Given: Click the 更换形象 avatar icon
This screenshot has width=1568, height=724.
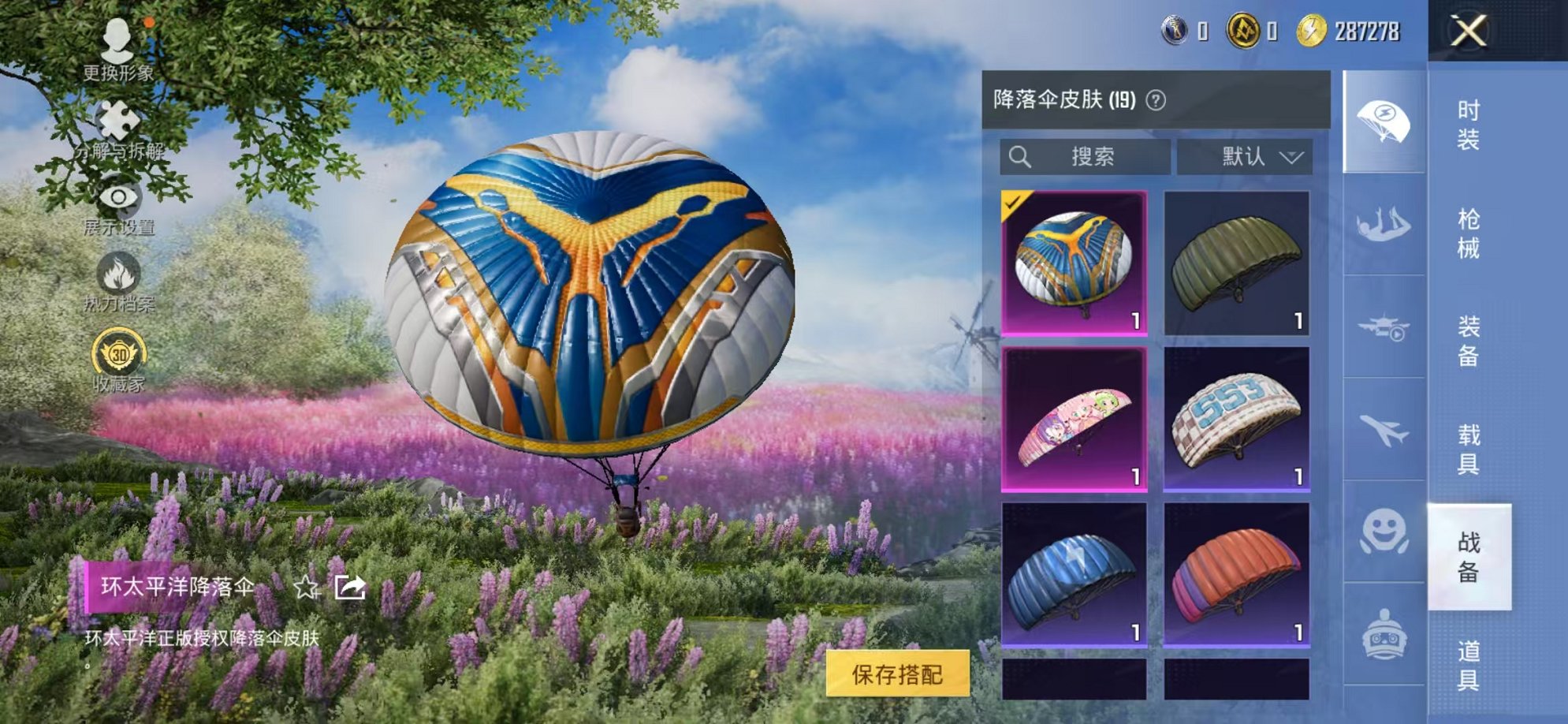Looking at the screenshot, I should [117, 43].
